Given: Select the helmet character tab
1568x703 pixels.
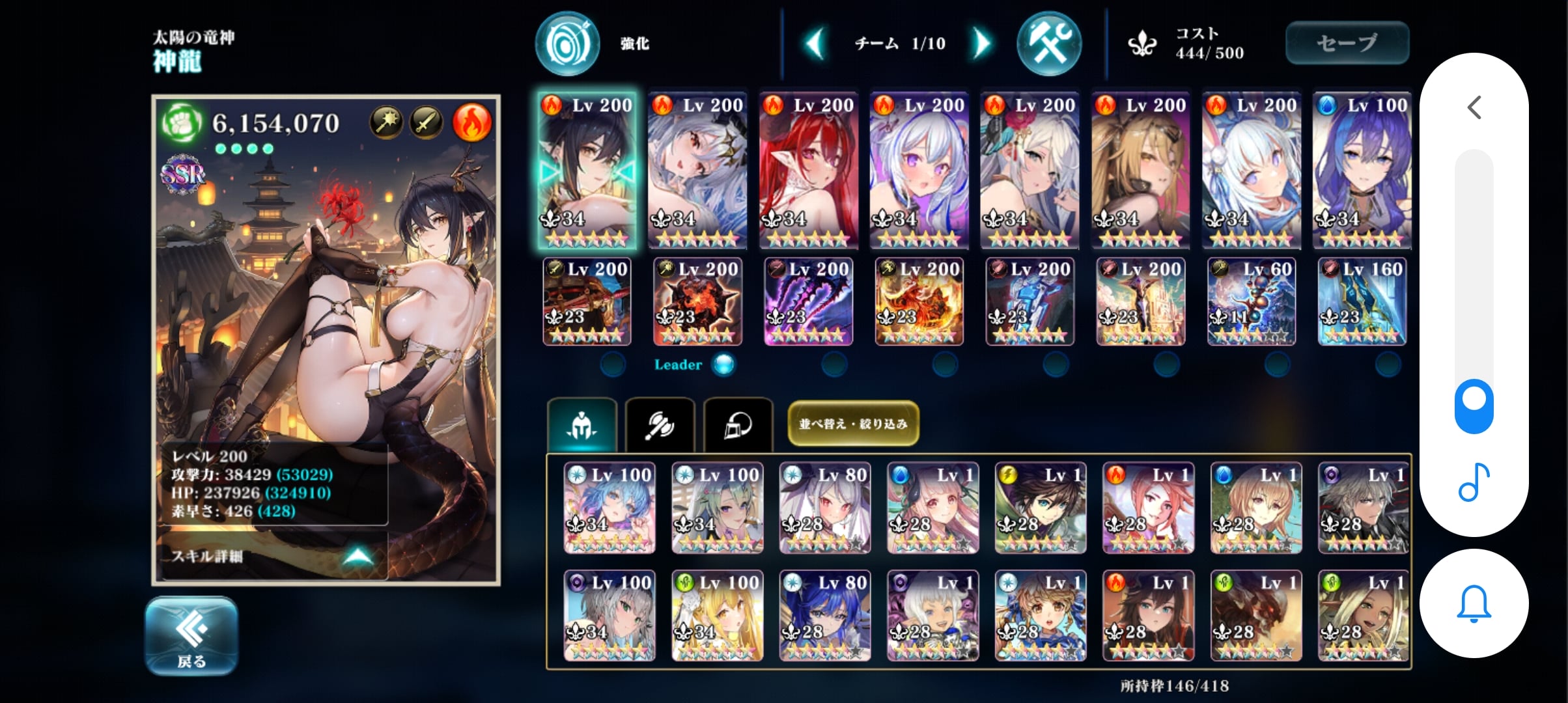Looking at the screenshot, I should pos(582,426).
